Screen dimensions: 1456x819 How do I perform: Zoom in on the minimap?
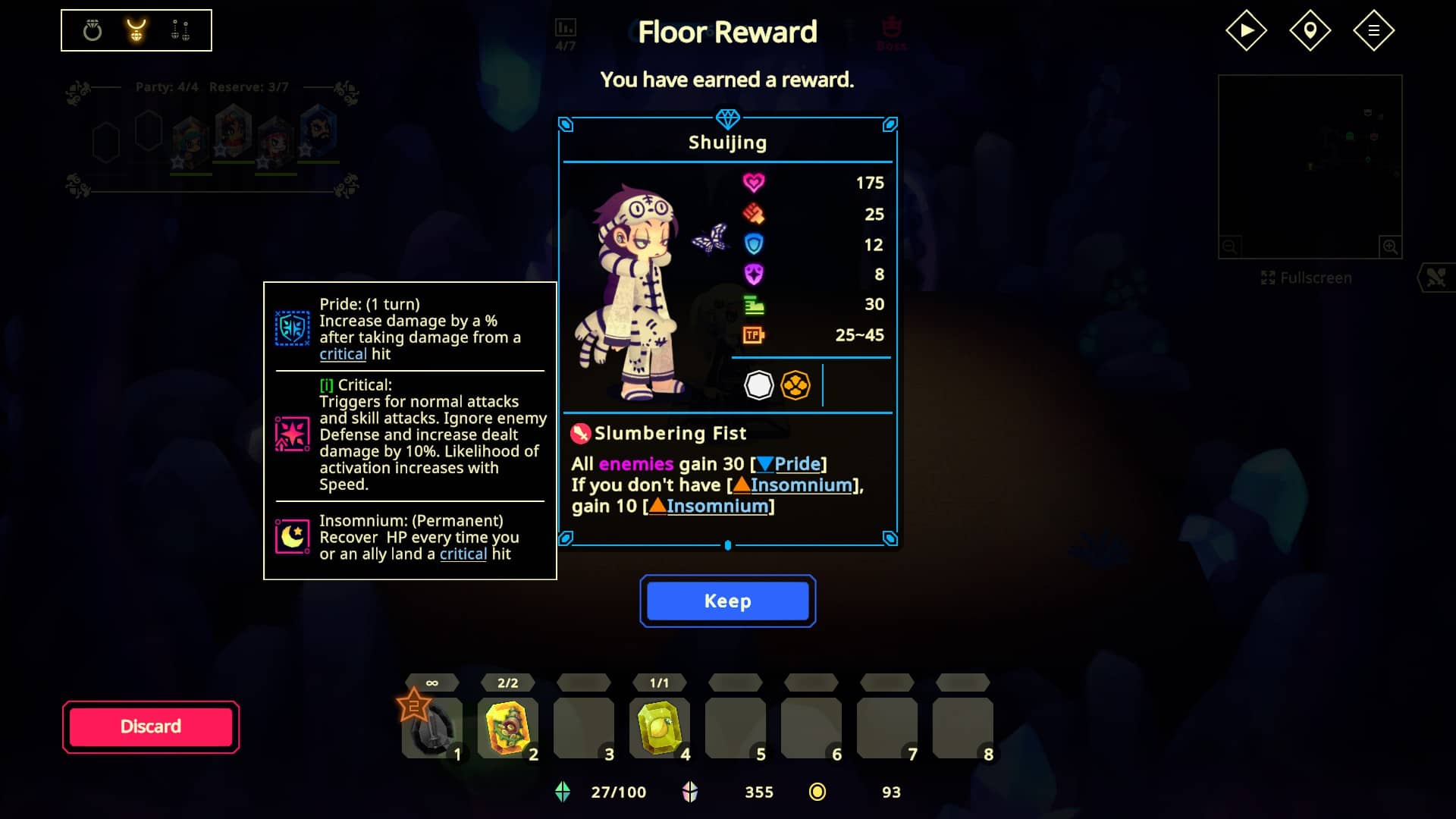(x=1390, y=246)
